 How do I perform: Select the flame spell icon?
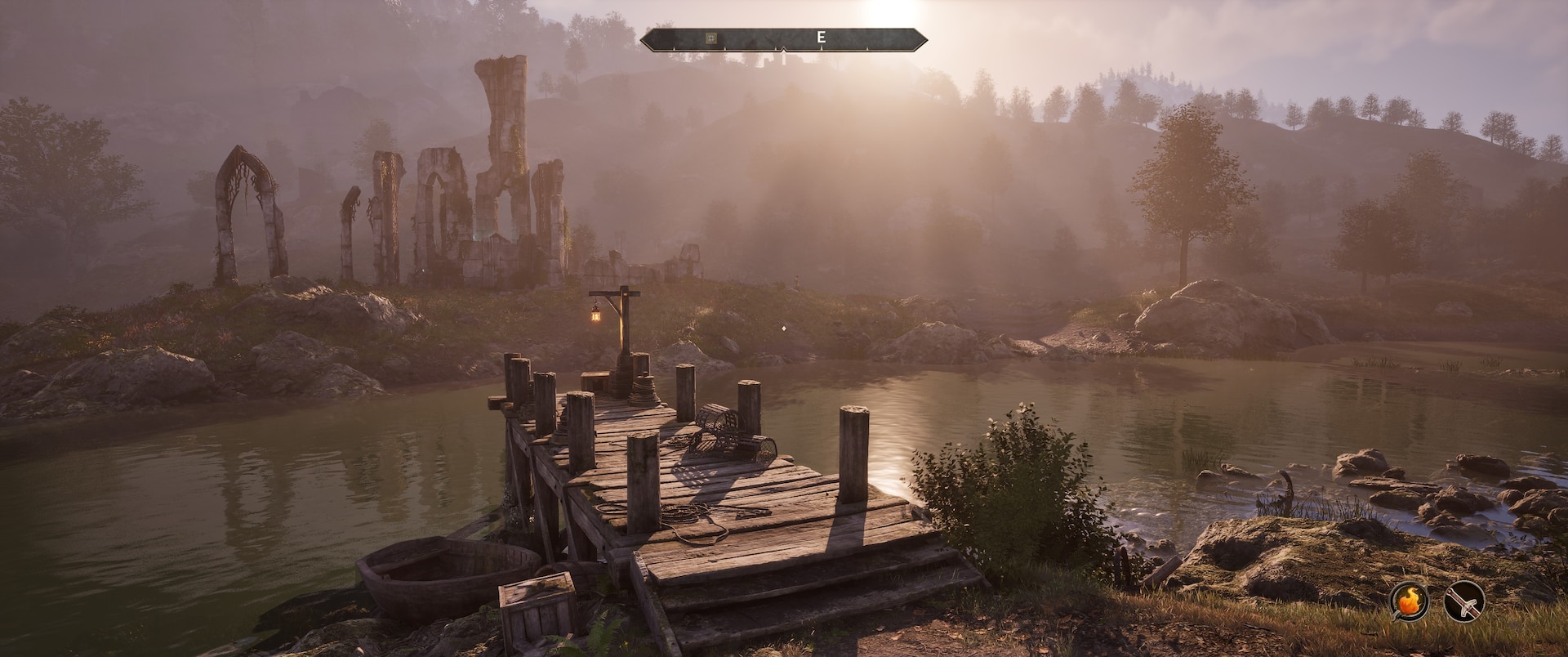pos(1409,603)
